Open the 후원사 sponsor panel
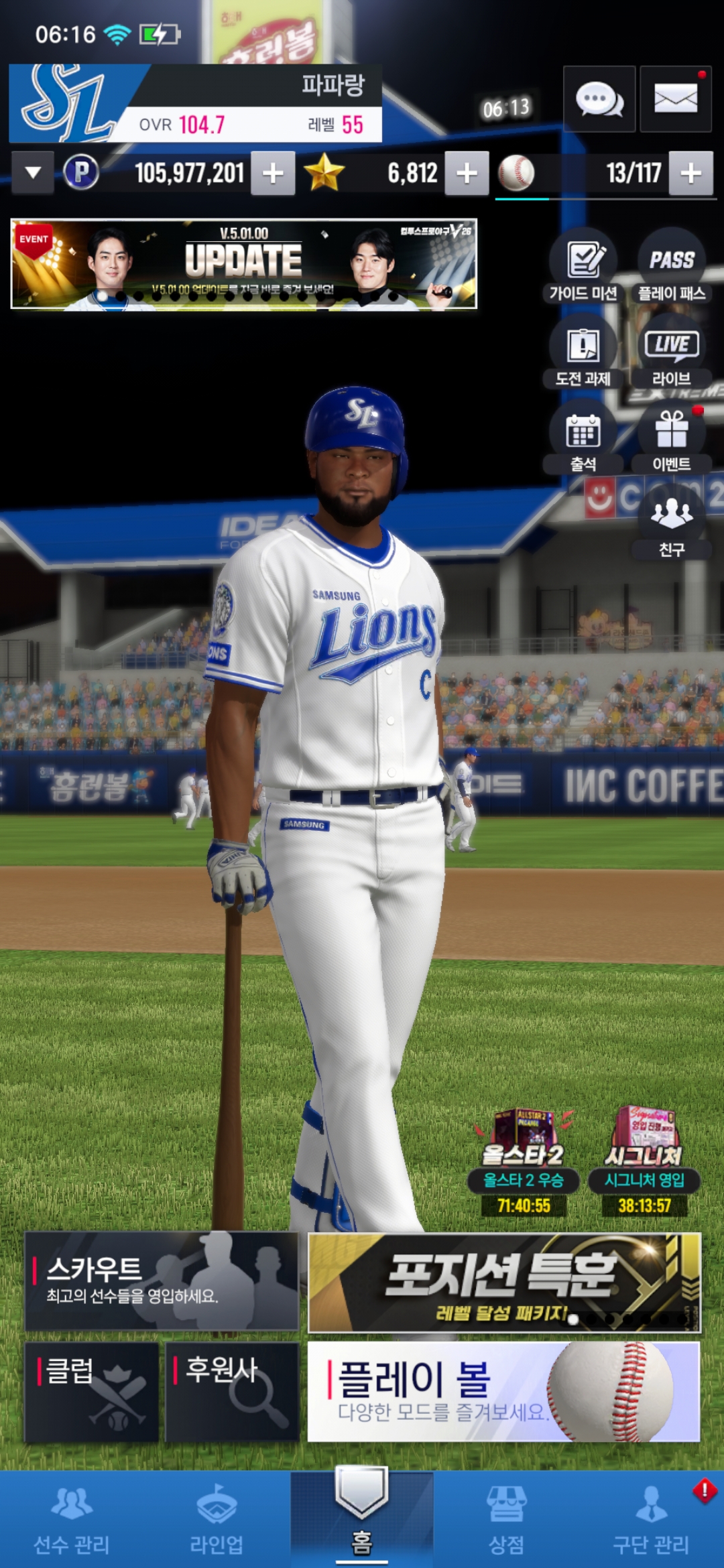Image resolution: width=724 pixels, height=1568 pixels. tap(232, 1391)
